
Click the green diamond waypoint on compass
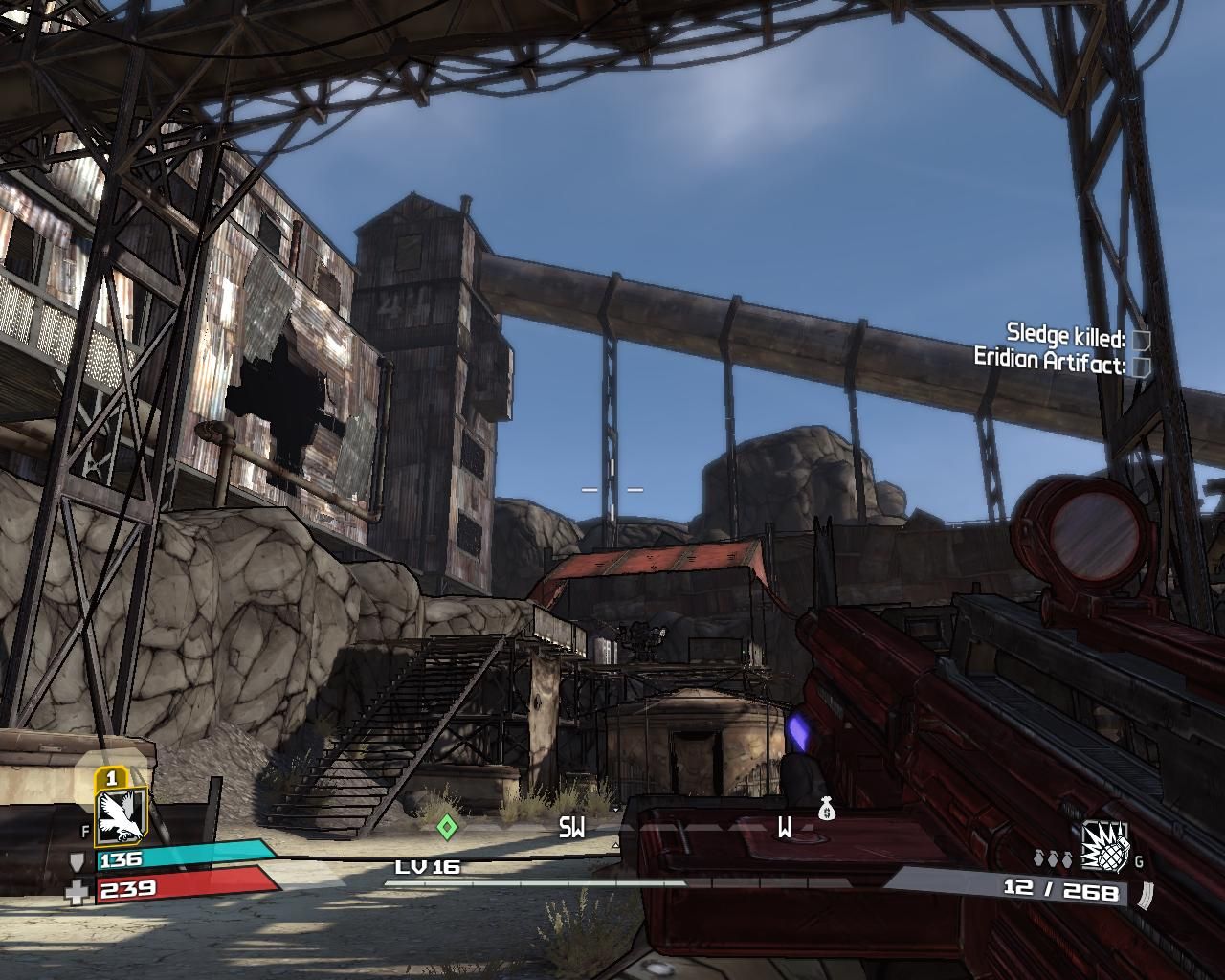pyautogui.click(x=447, y=826)
